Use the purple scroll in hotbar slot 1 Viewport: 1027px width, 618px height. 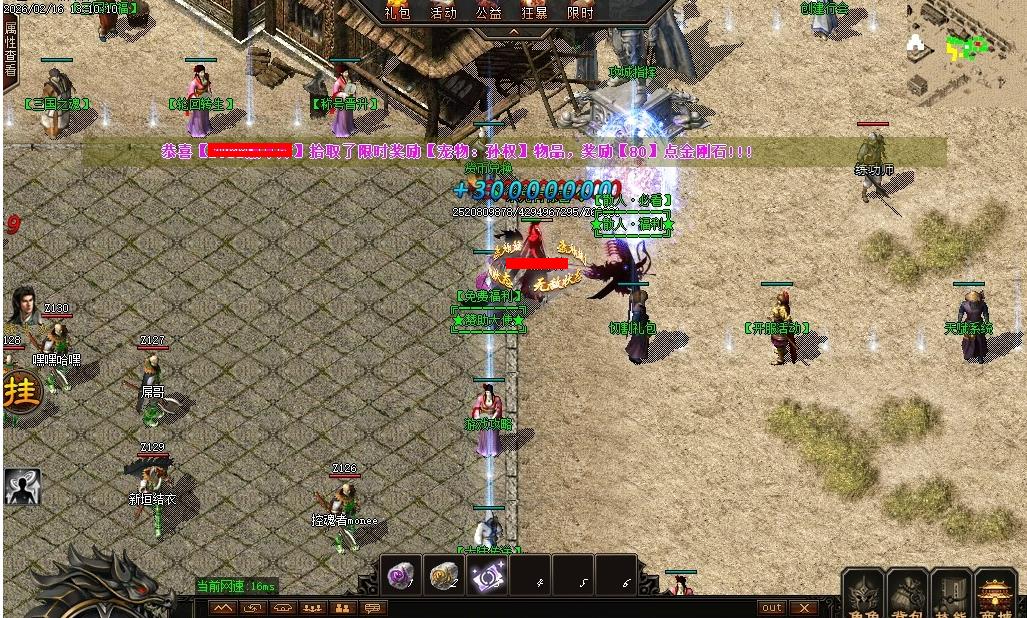[402, 575]
